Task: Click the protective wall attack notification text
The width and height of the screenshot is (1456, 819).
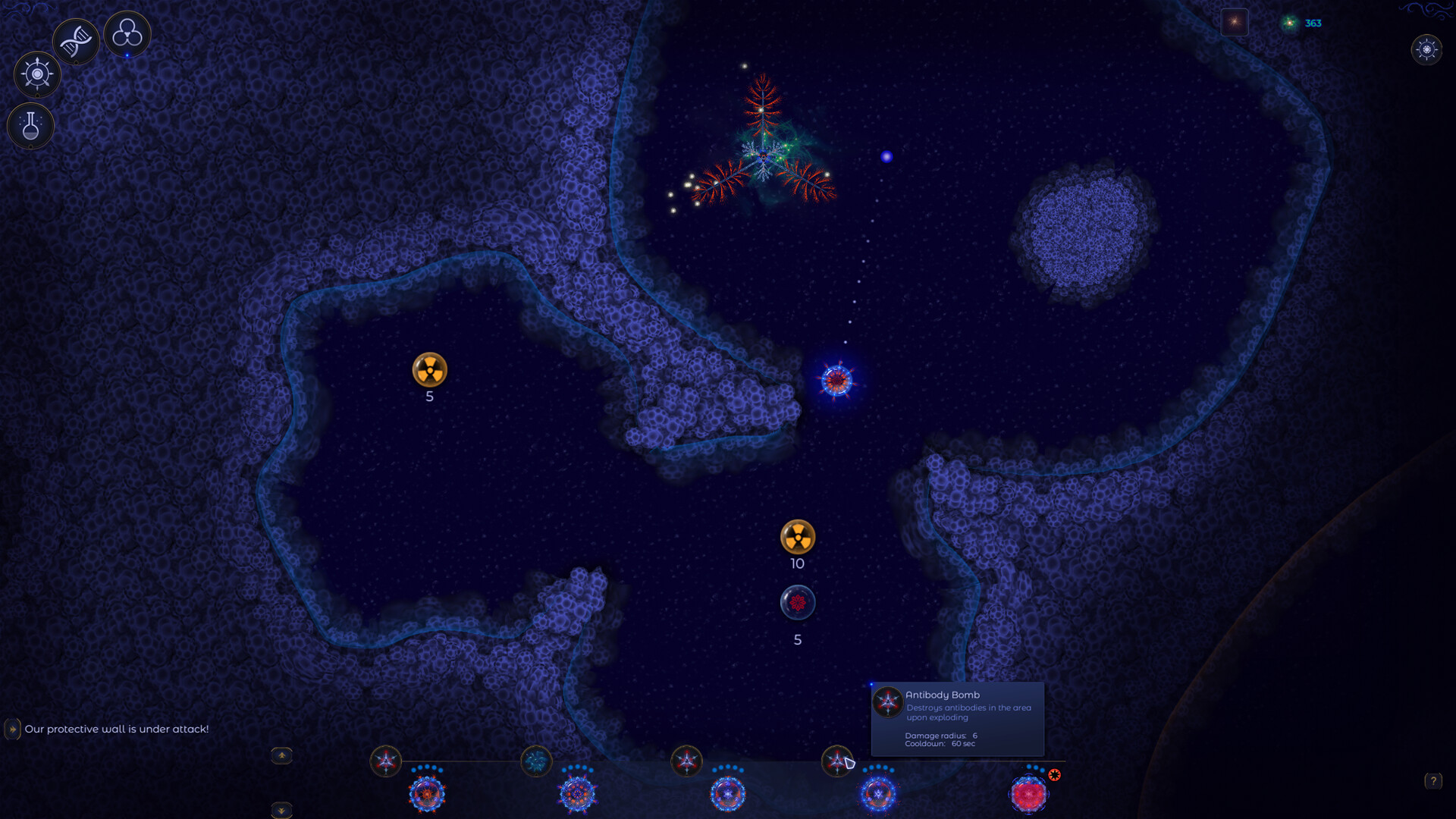Action: pos(116,728)
